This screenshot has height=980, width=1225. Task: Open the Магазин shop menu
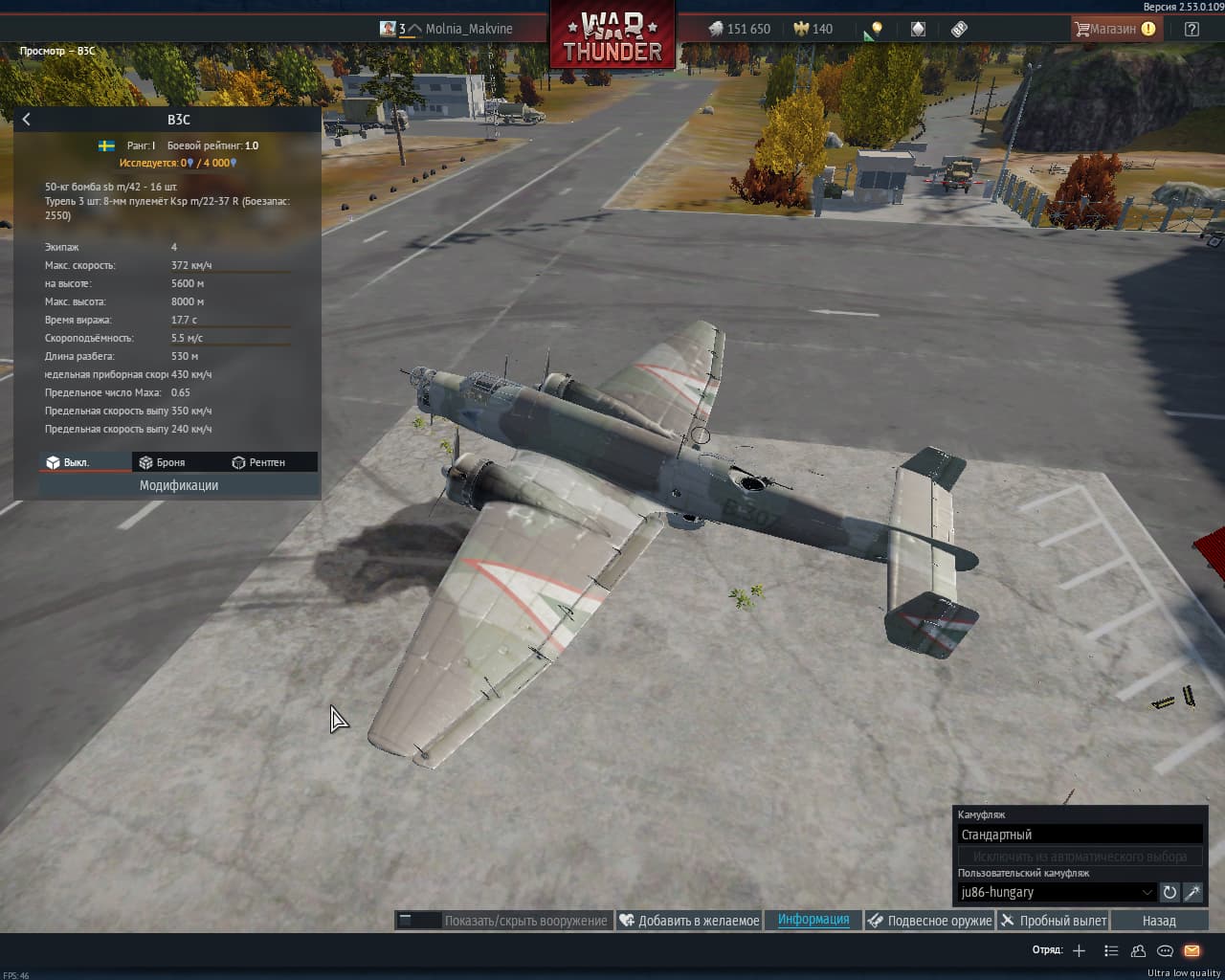(1114, 29)
